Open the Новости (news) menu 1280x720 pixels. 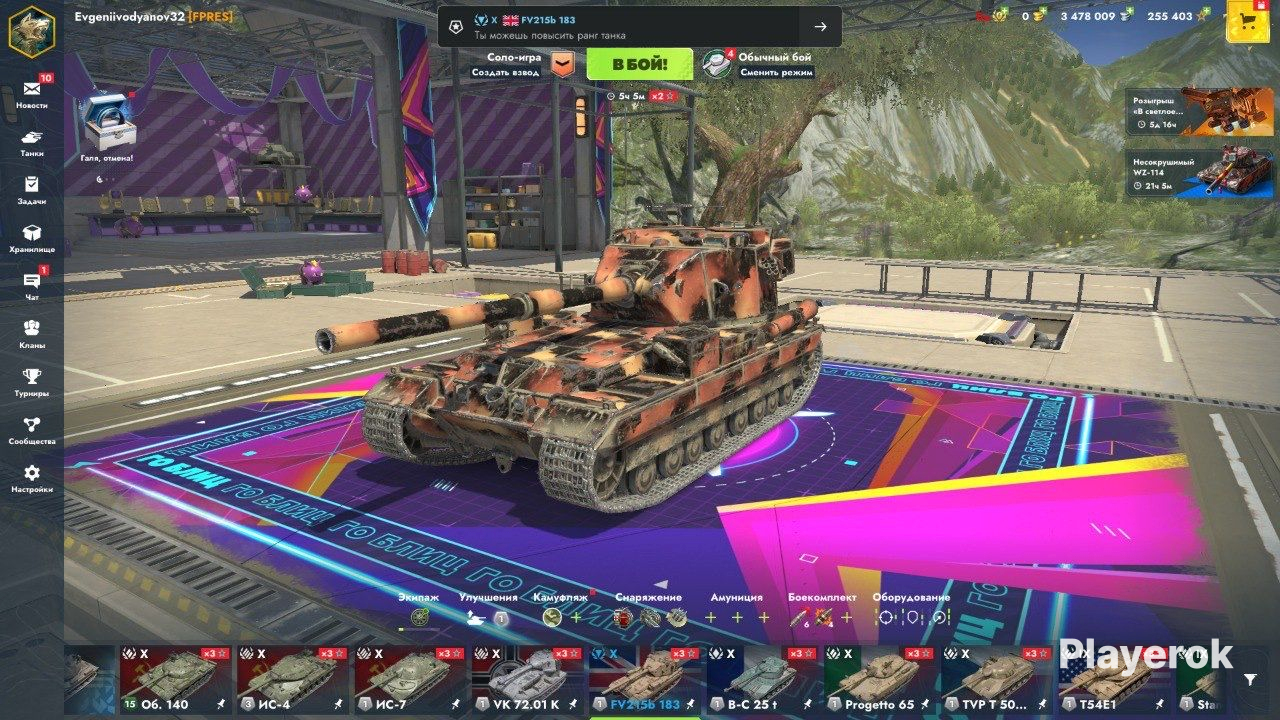point(32,92)
